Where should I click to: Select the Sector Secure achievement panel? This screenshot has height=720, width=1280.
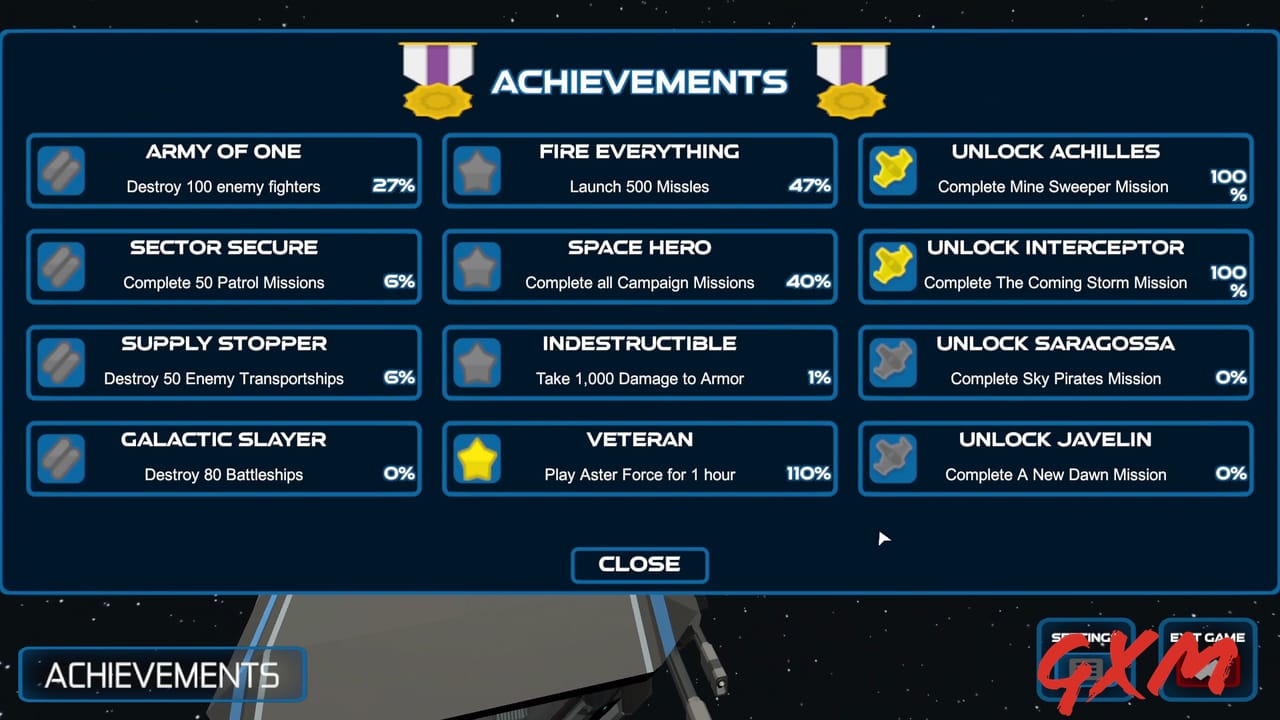tap(224, 266)
